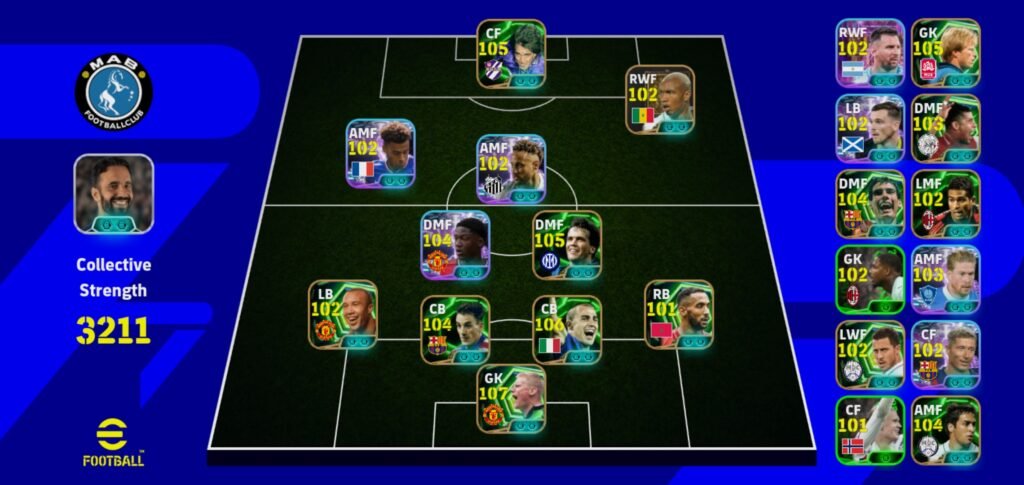Open the manager portrait card

[x=113, y=193]
